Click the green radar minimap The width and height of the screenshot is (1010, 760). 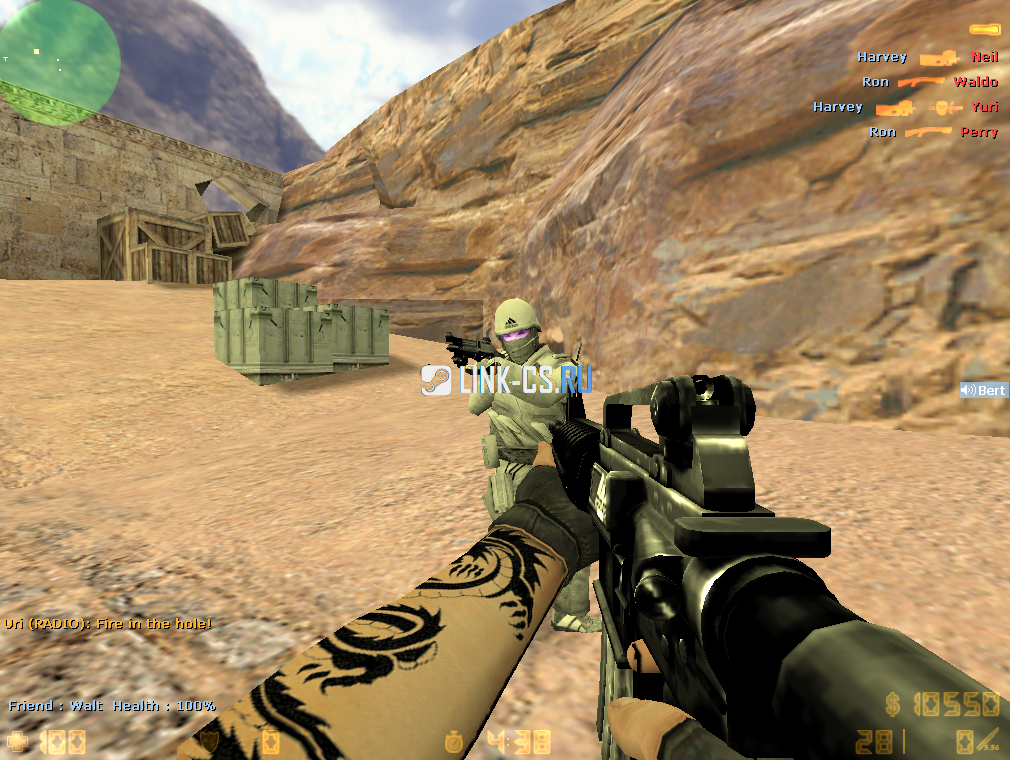60,62
